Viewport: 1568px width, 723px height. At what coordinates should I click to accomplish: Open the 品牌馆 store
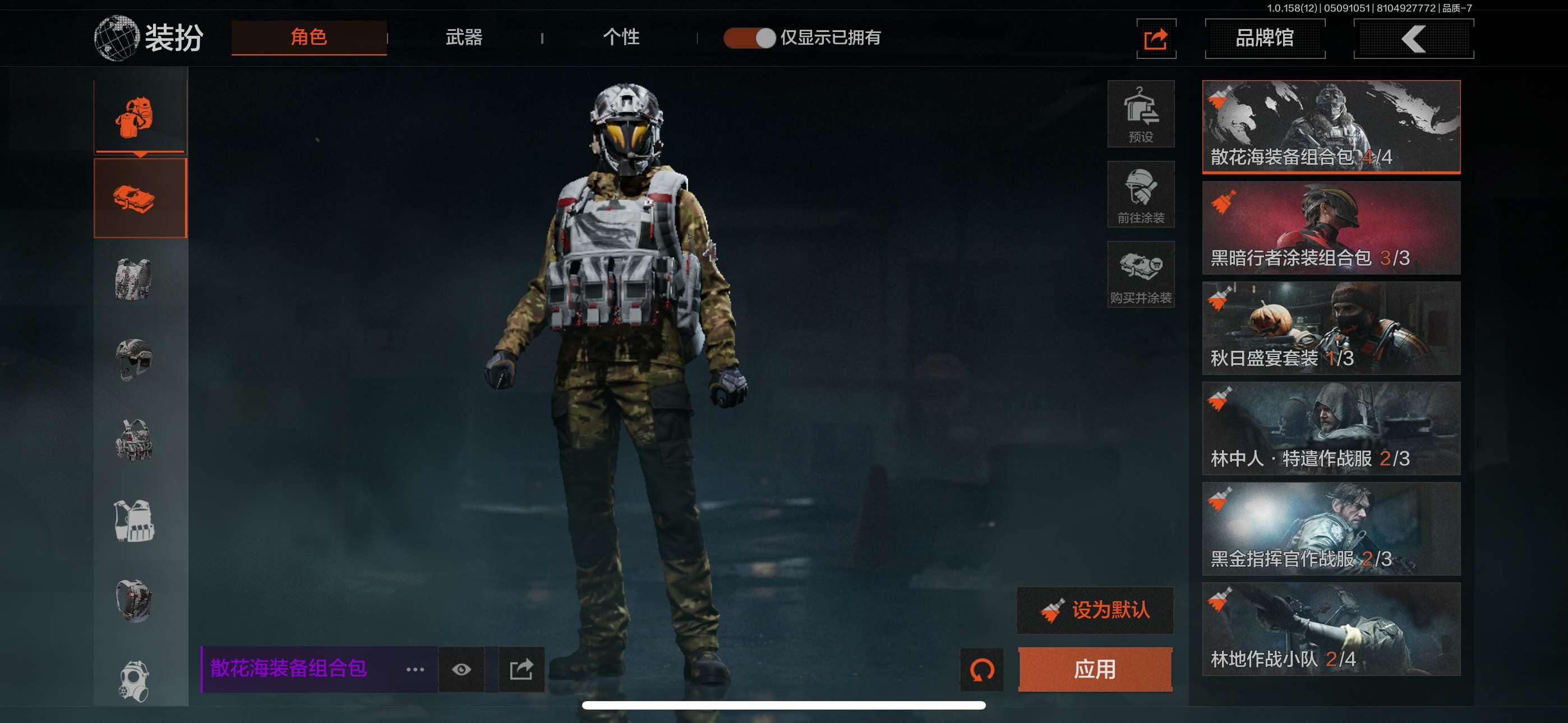tap(1264, 38)
